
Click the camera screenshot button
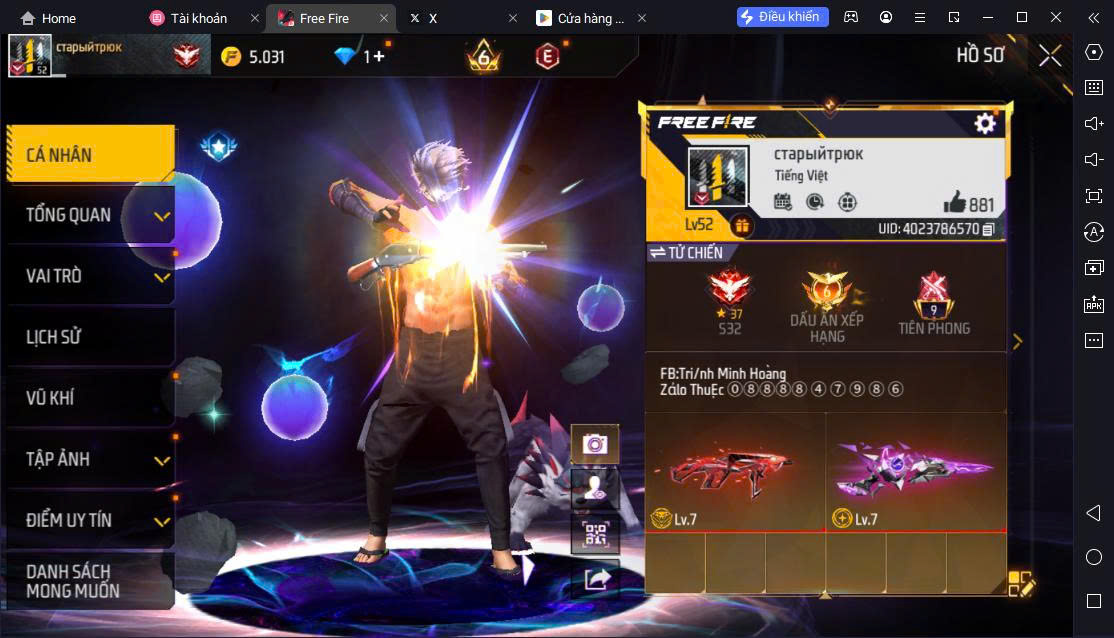(595, 443)
